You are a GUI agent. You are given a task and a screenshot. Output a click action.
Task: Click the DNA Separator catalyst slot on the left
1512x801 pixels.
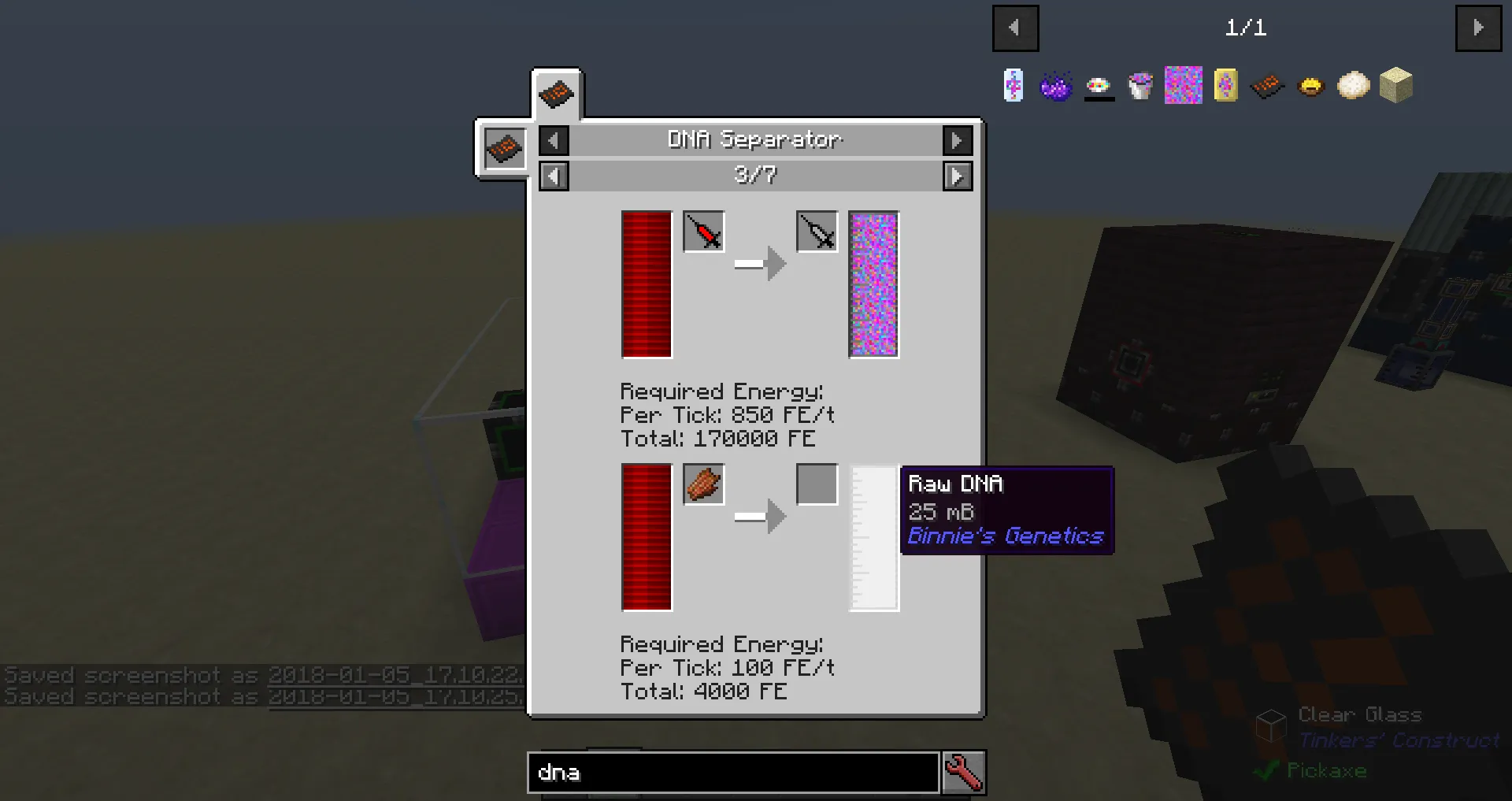[x=503, y=148]
